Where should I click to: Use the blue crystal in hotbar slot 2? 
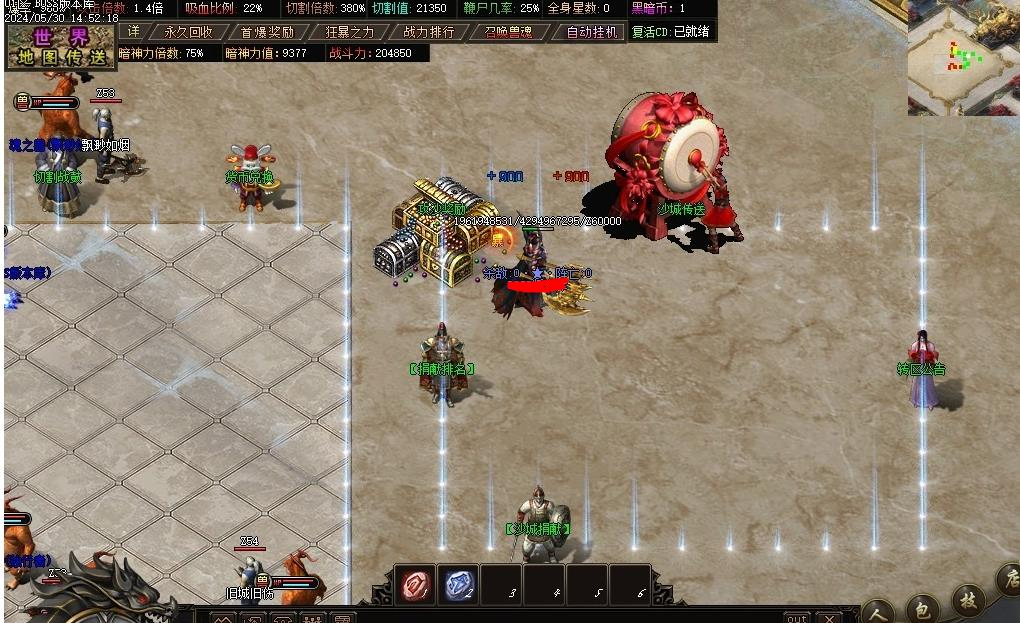(x=459, y=586)
